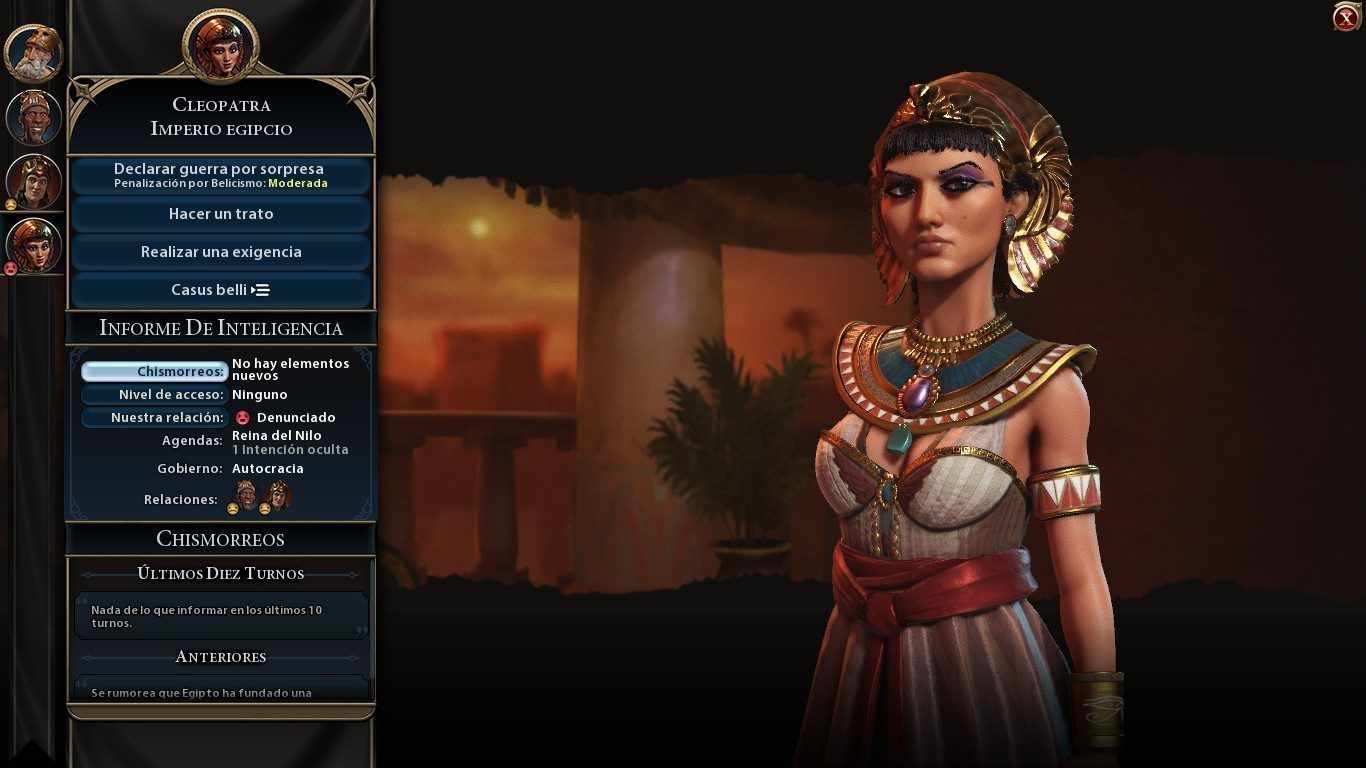This screenshot has height=768, width=1366.
Task: Choose 'Hacer un trato' to make a deal
Action: pyautogui.click(x=220, y=214)
